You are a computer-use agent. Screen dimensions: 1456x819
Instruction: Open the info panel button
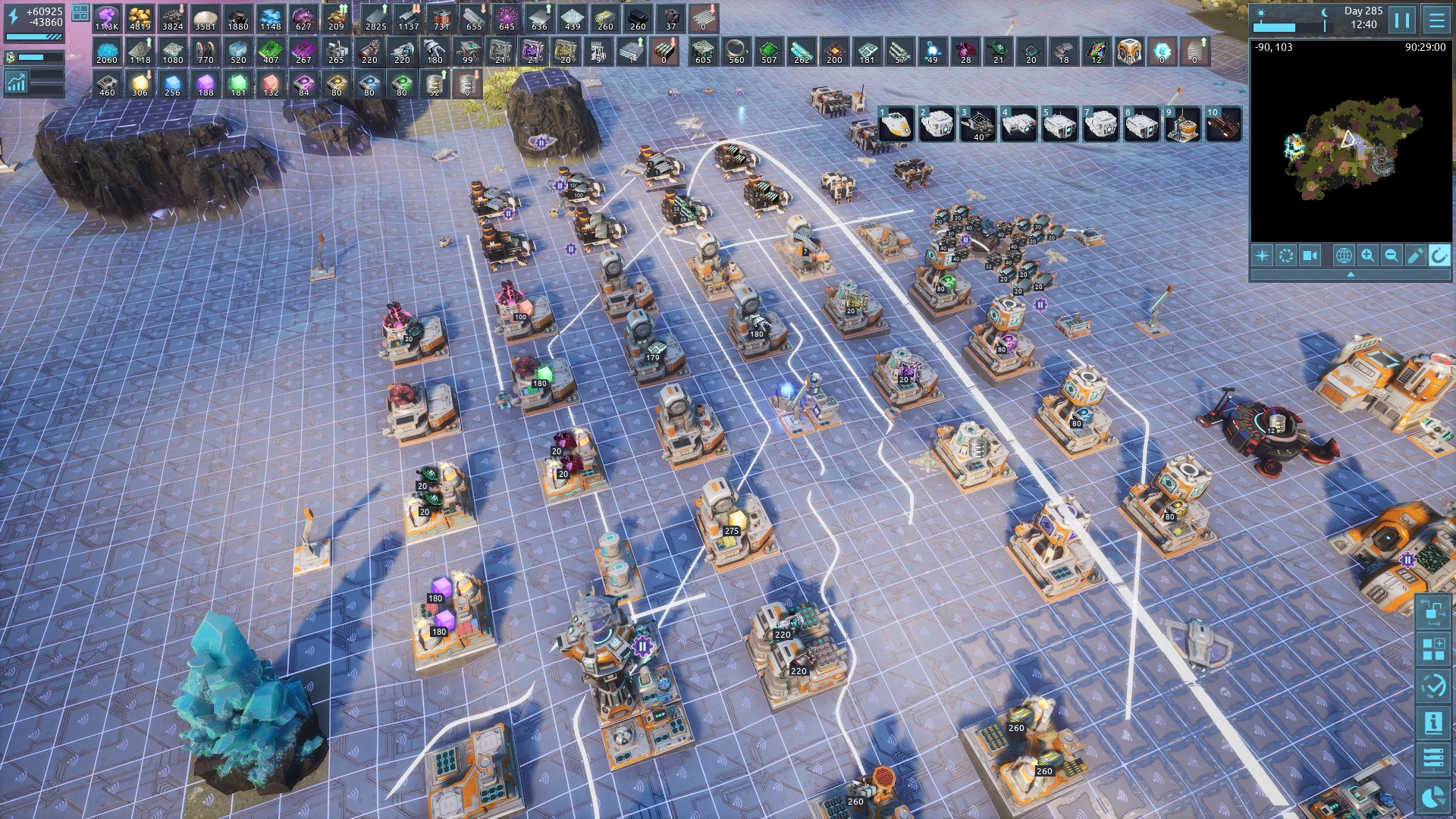pyautogui.click(x=1433, y=723)
